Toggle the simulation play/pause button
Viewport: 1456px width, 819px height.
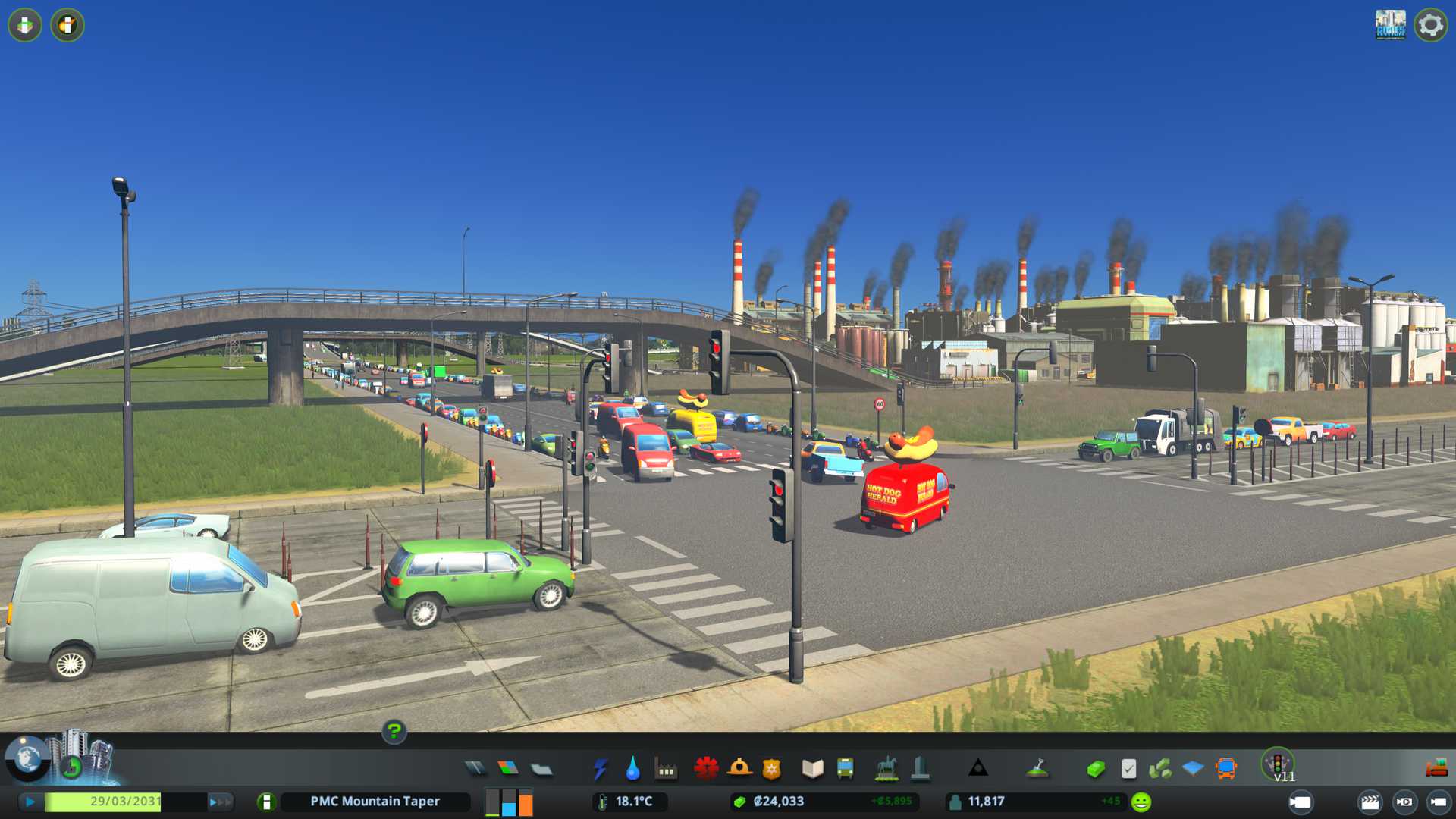pos(30,802)
